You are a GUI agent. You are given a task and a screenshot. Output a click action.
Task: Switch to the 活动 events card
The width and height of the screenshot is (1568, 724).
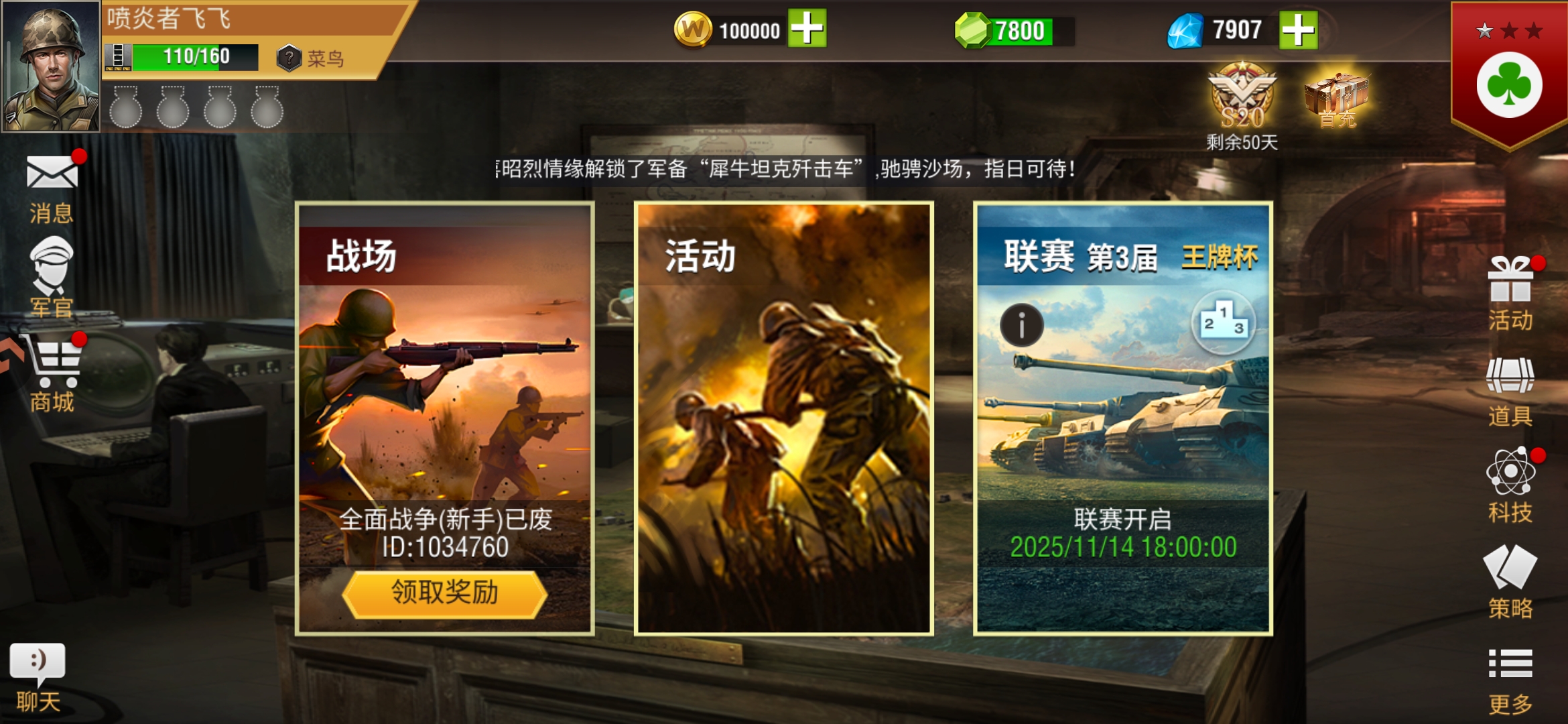(781, 416)
